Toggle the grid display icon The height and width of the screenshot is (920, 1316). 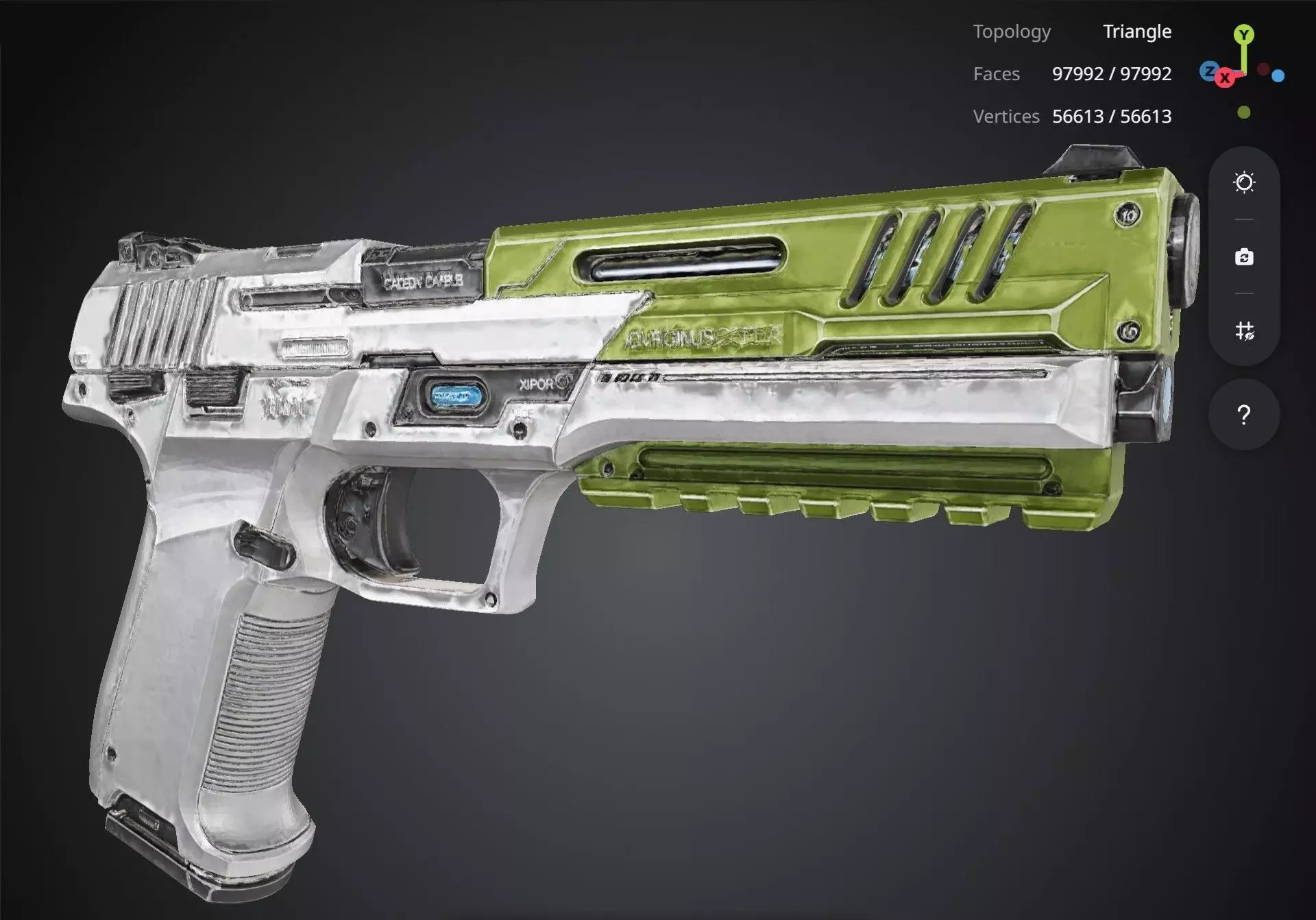1244,331
